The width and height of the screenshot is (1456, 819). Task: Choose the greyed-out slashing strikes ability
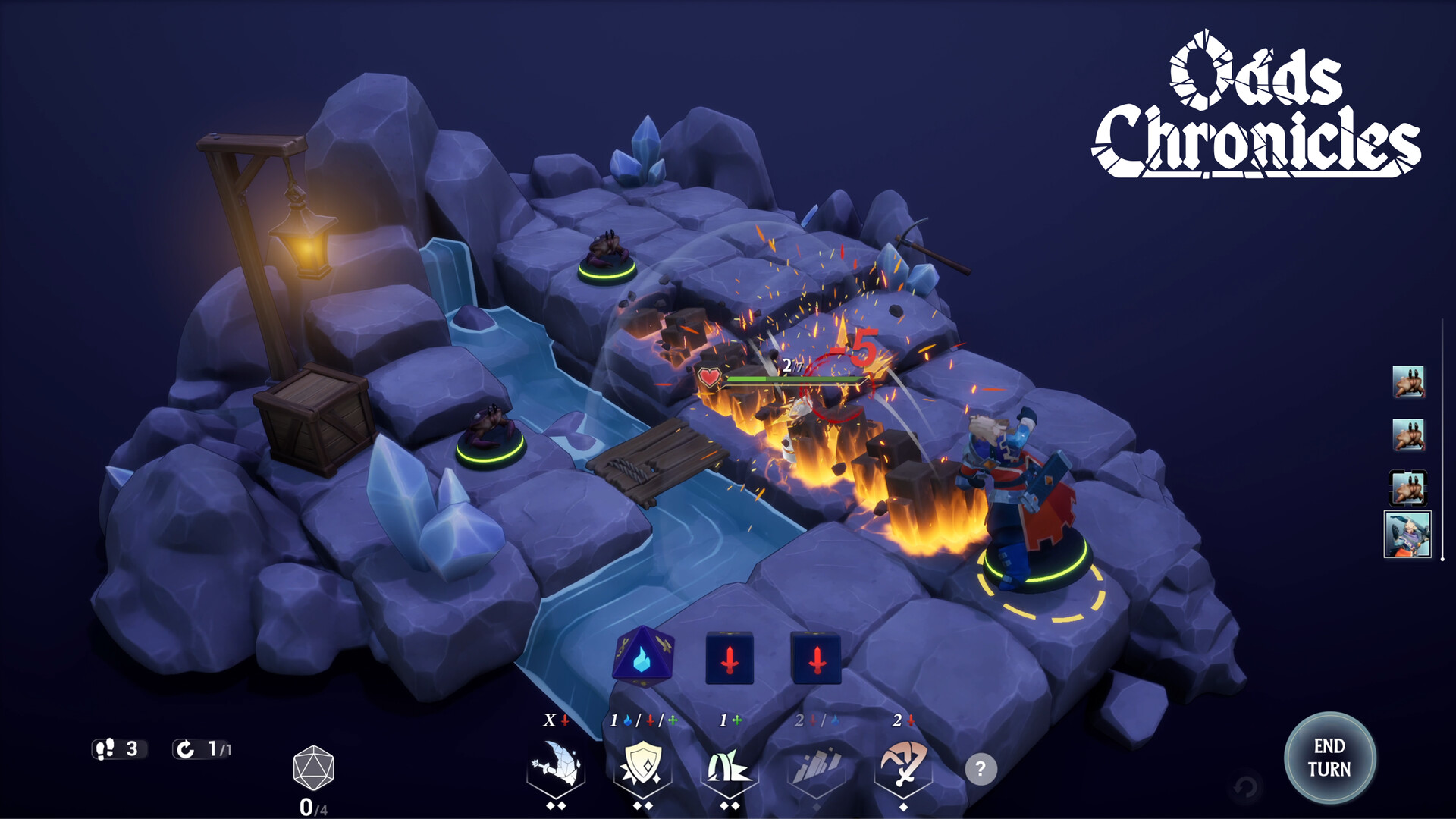816,766
